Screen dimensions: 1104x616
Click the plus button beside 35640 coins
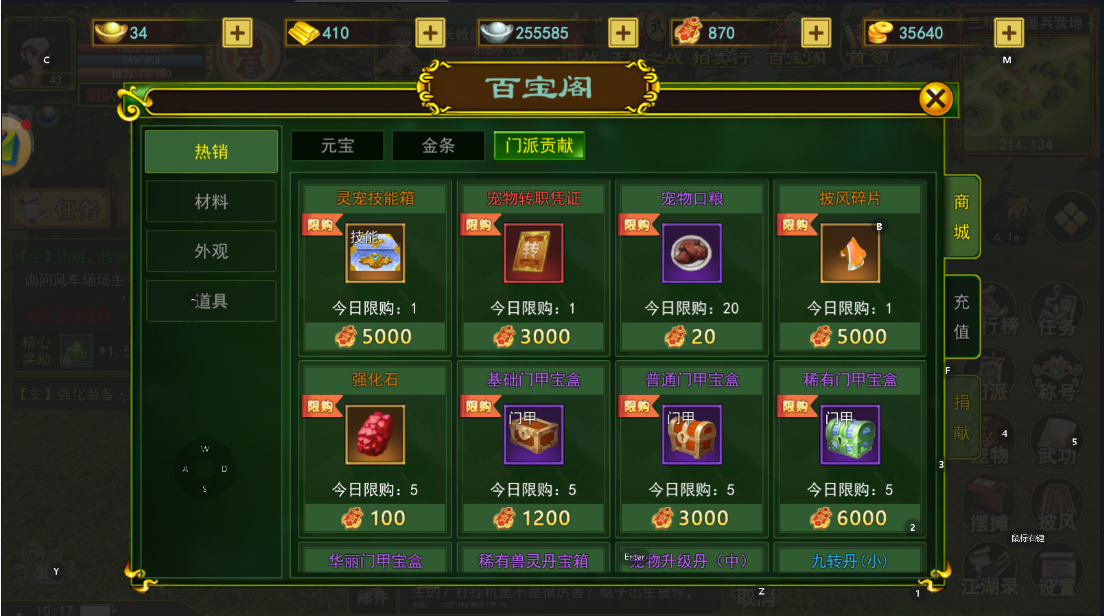coord(1009,33)
